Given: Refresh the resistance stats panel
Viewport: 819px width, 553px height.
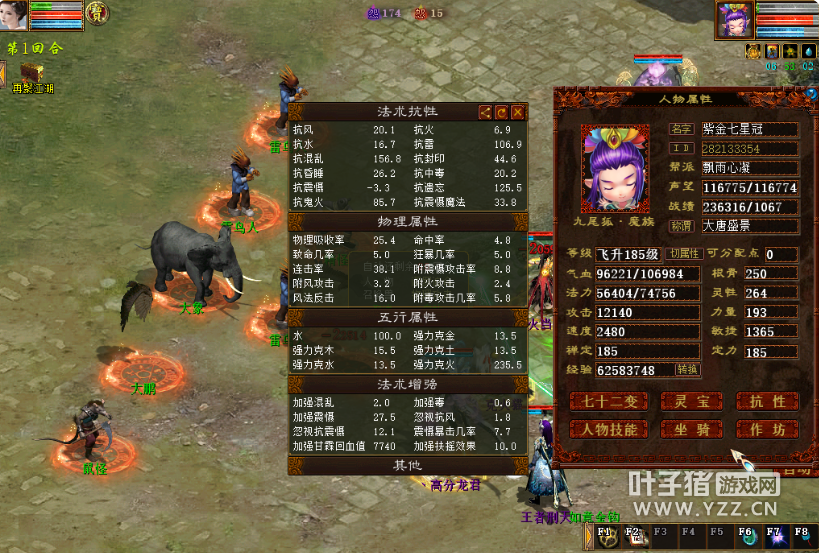Looking at the screenshot, I should [502, 113].
